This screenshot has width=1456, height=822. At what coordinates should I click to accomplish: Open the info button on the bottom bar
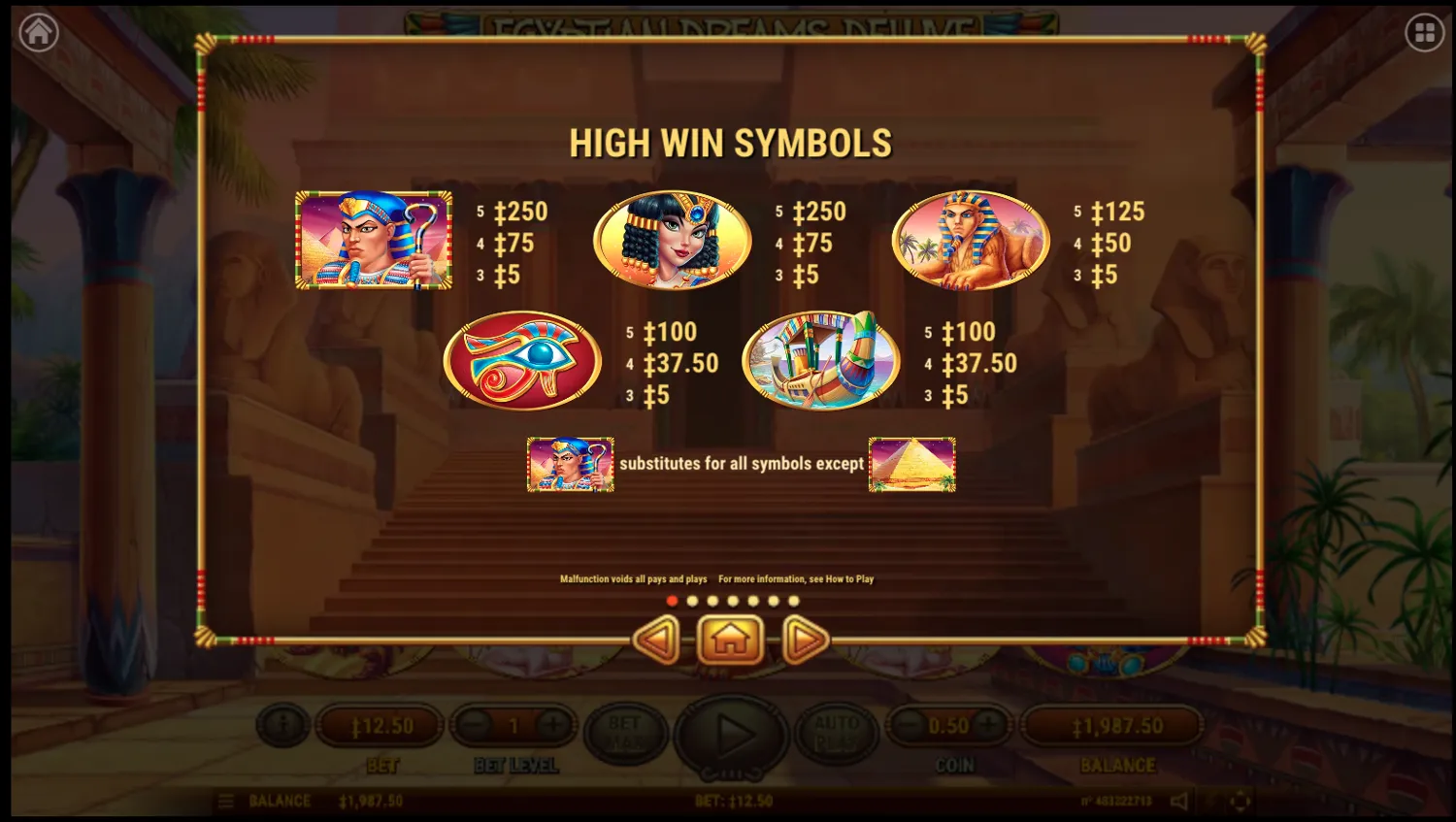[282, 725]
